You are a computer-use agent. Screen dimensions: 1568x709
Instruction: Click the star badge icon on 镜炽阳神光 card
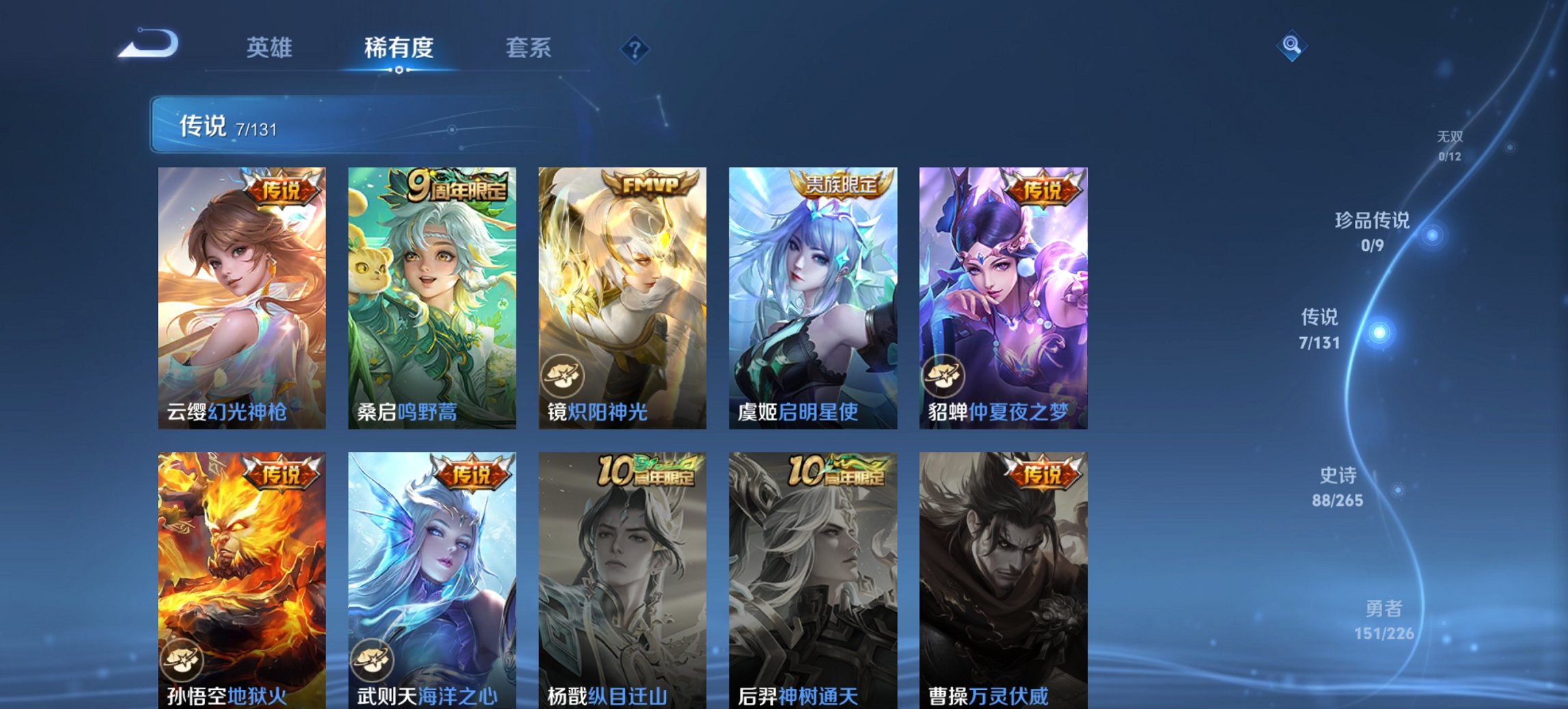(564, 374)
